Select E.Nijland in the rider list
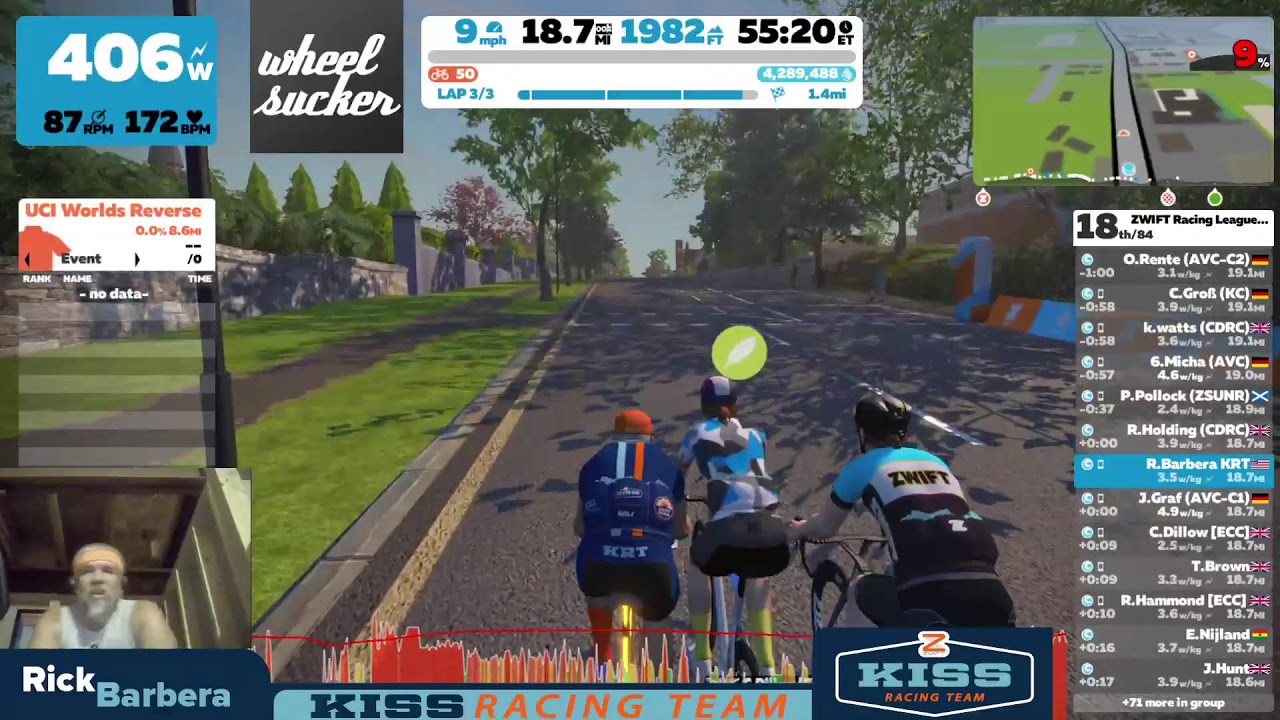This screenshot has height=720, width=1280. [1172, 639]
